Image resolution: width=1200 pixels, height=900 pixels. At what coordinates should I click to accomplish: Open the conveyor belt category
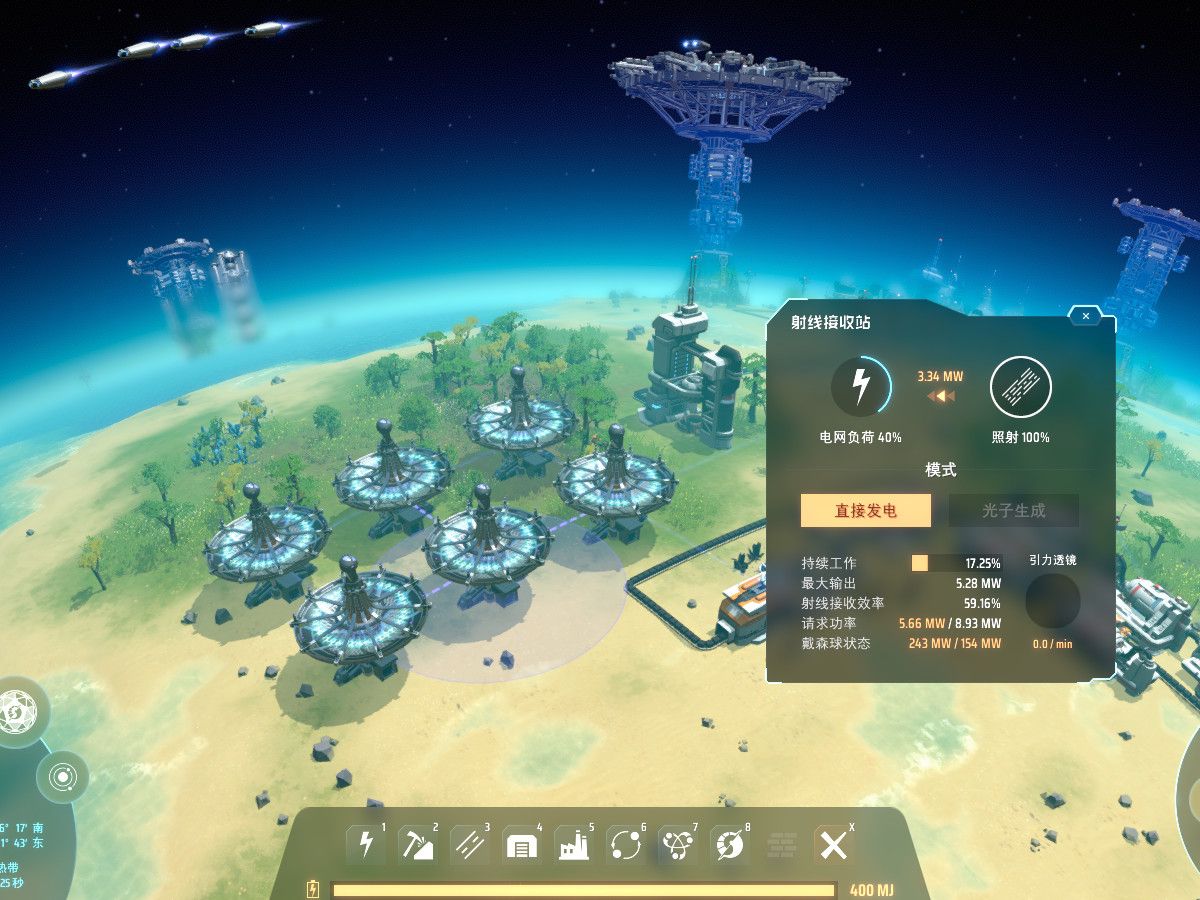pos(470,845)
